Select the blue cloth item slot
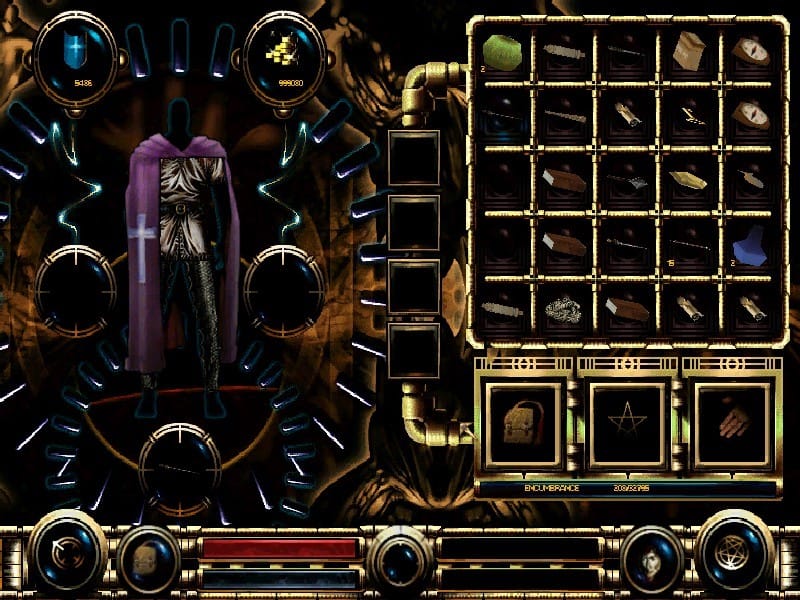 [748, 245]
